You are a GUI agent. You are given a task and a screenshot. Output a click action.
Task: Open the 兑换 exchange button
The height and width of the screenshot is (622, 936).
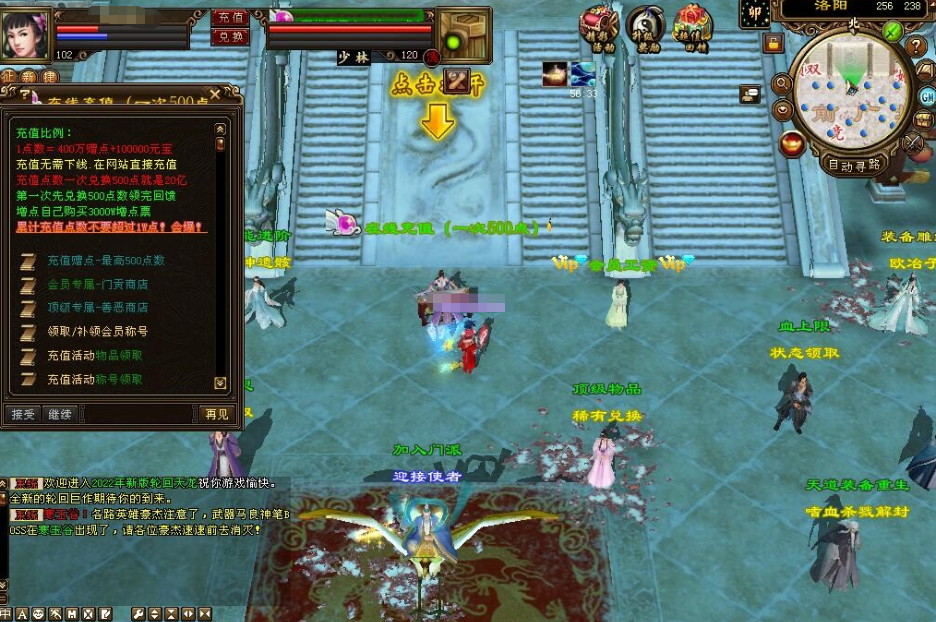tap(230, 36)
